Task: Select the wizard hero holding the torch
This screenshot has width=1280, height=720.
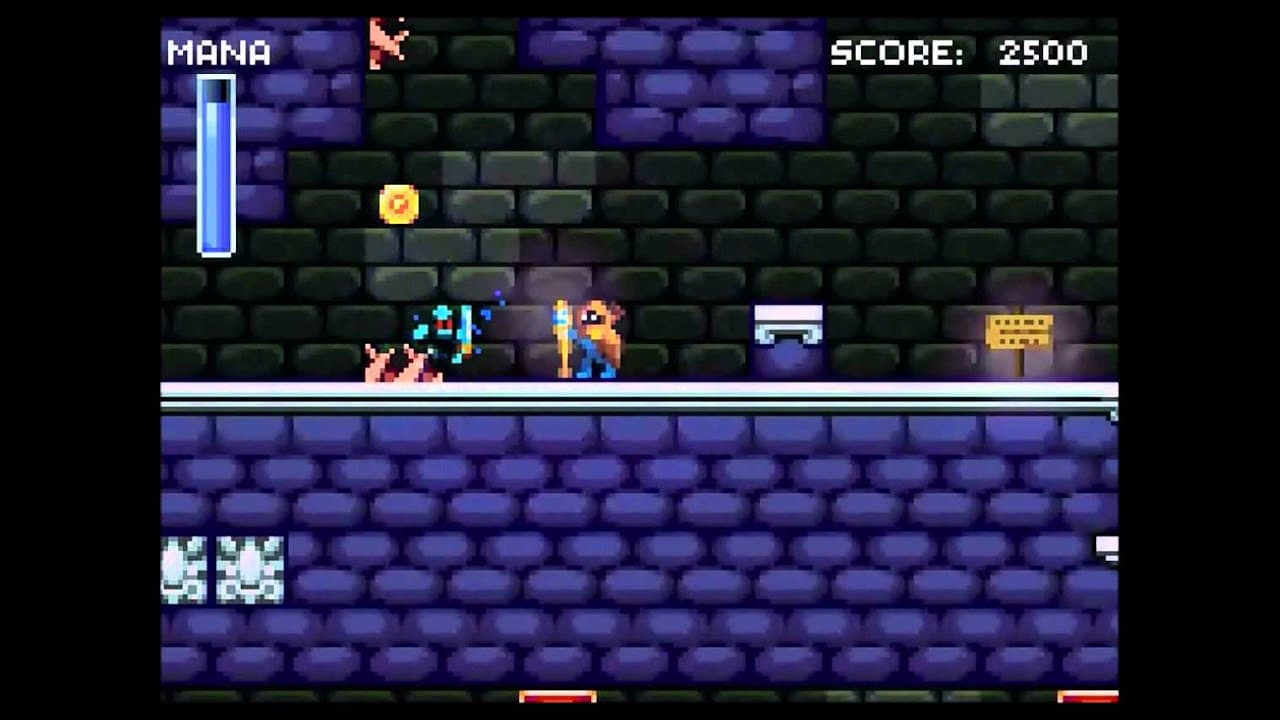Action: (595, 335)
